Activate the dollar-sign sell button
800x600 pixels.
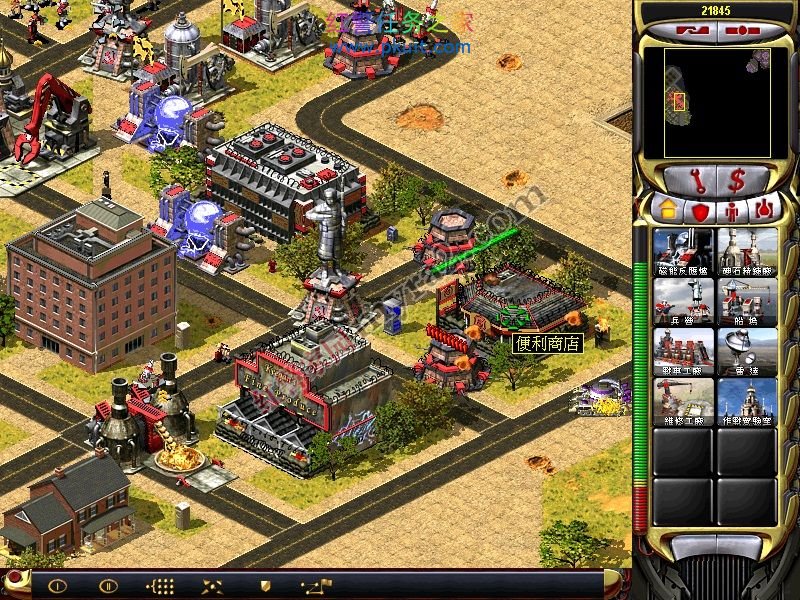pyautogui.click(x=737, y=180)
